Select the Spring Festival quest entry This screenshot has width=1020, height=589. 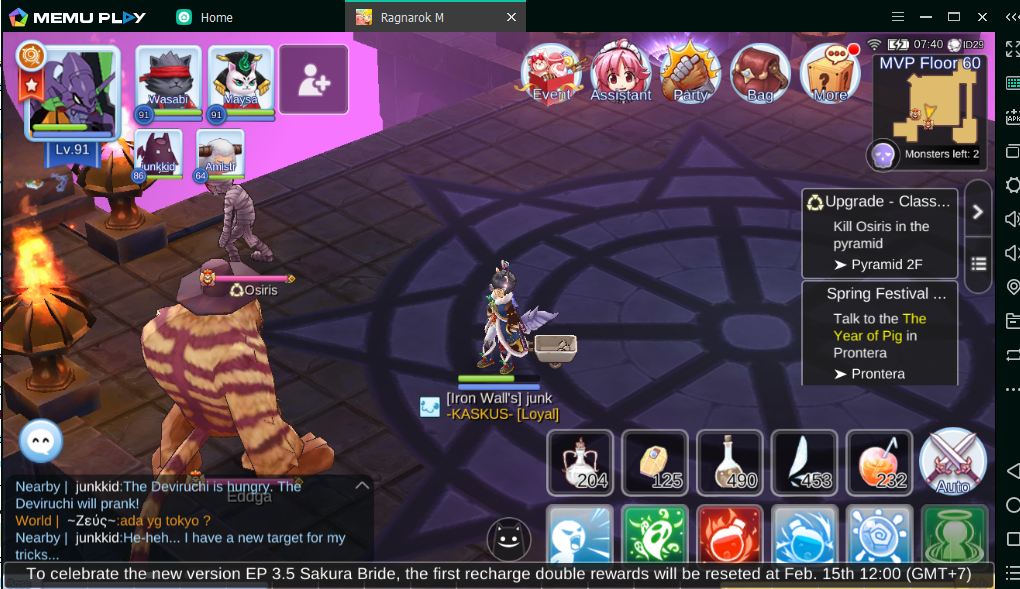point(880,333)
